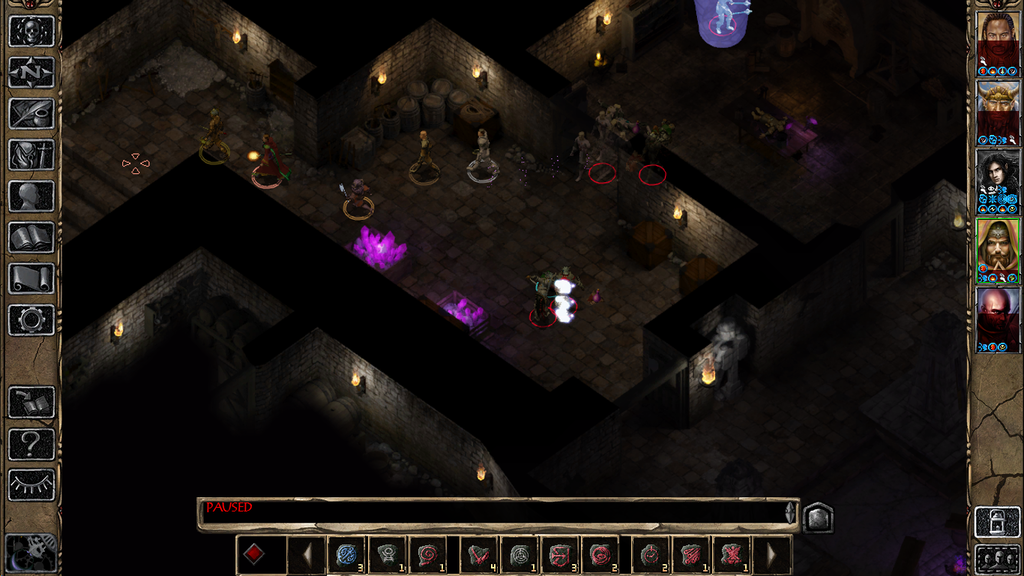Page spell list left with the arrow

click(307, 554)
